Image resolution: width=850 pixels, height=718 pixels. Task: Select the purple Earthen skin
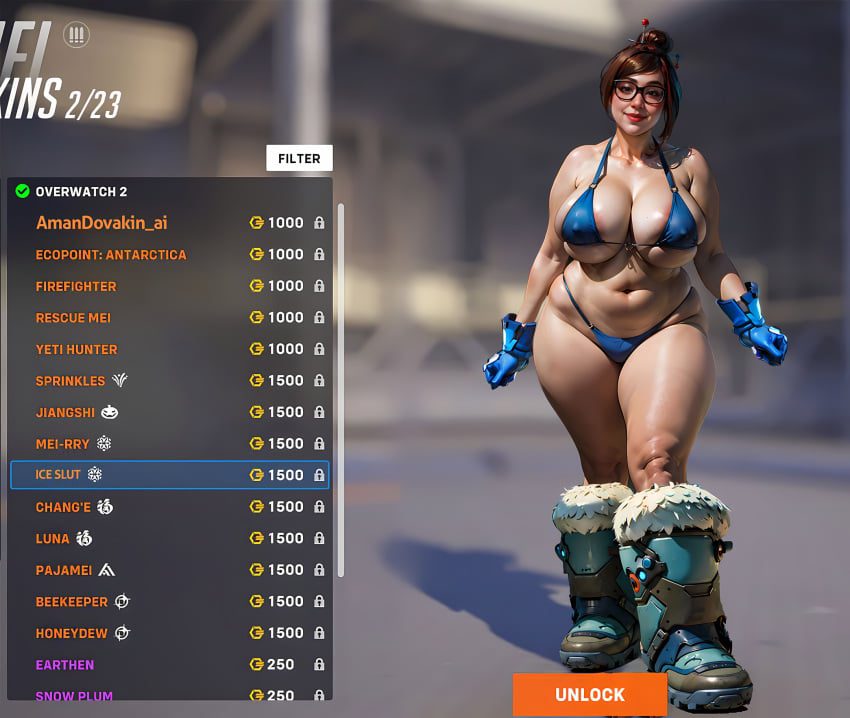65,665
